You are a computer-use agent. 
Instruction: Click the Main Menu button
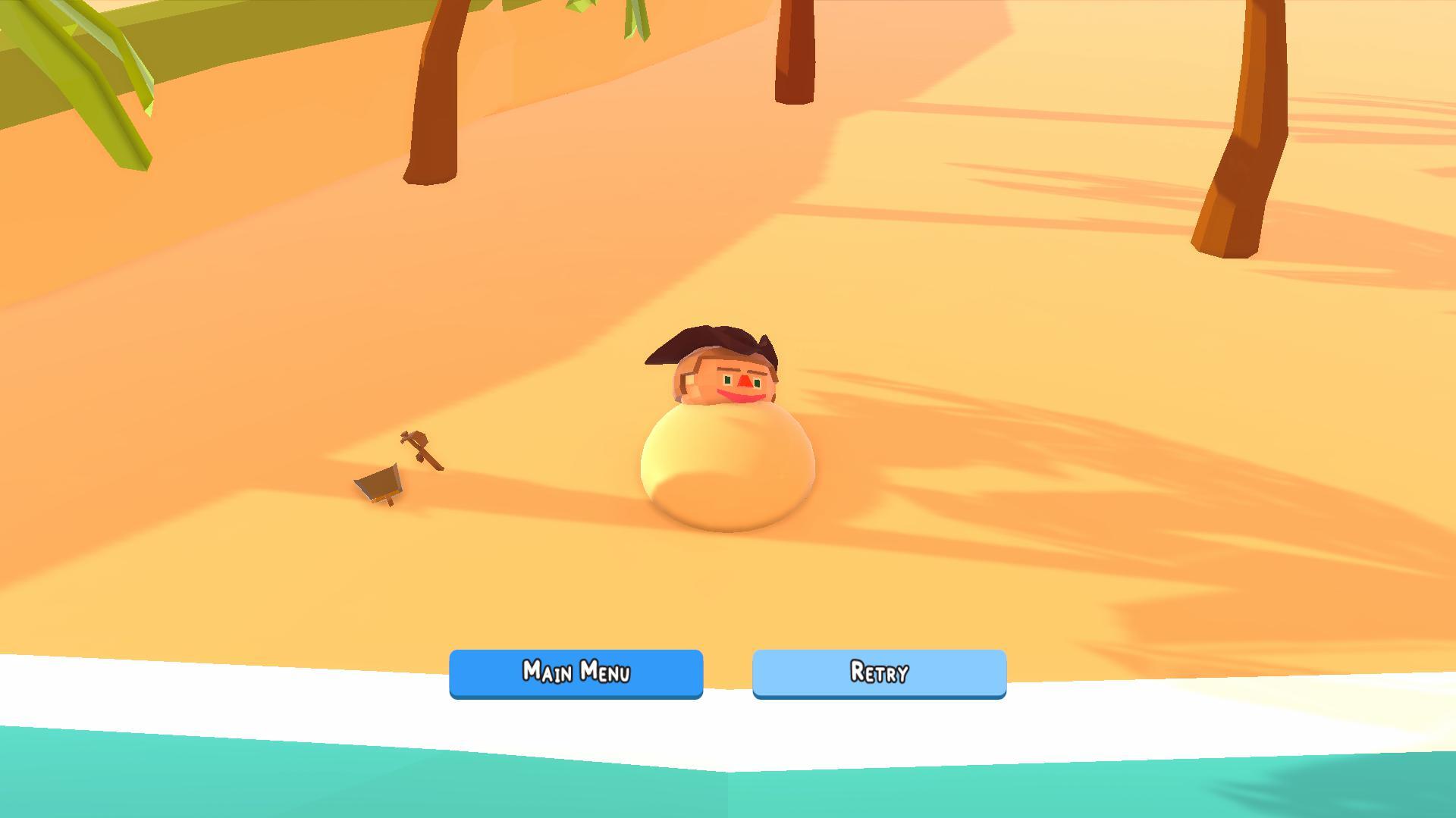[x=576, y=673]
